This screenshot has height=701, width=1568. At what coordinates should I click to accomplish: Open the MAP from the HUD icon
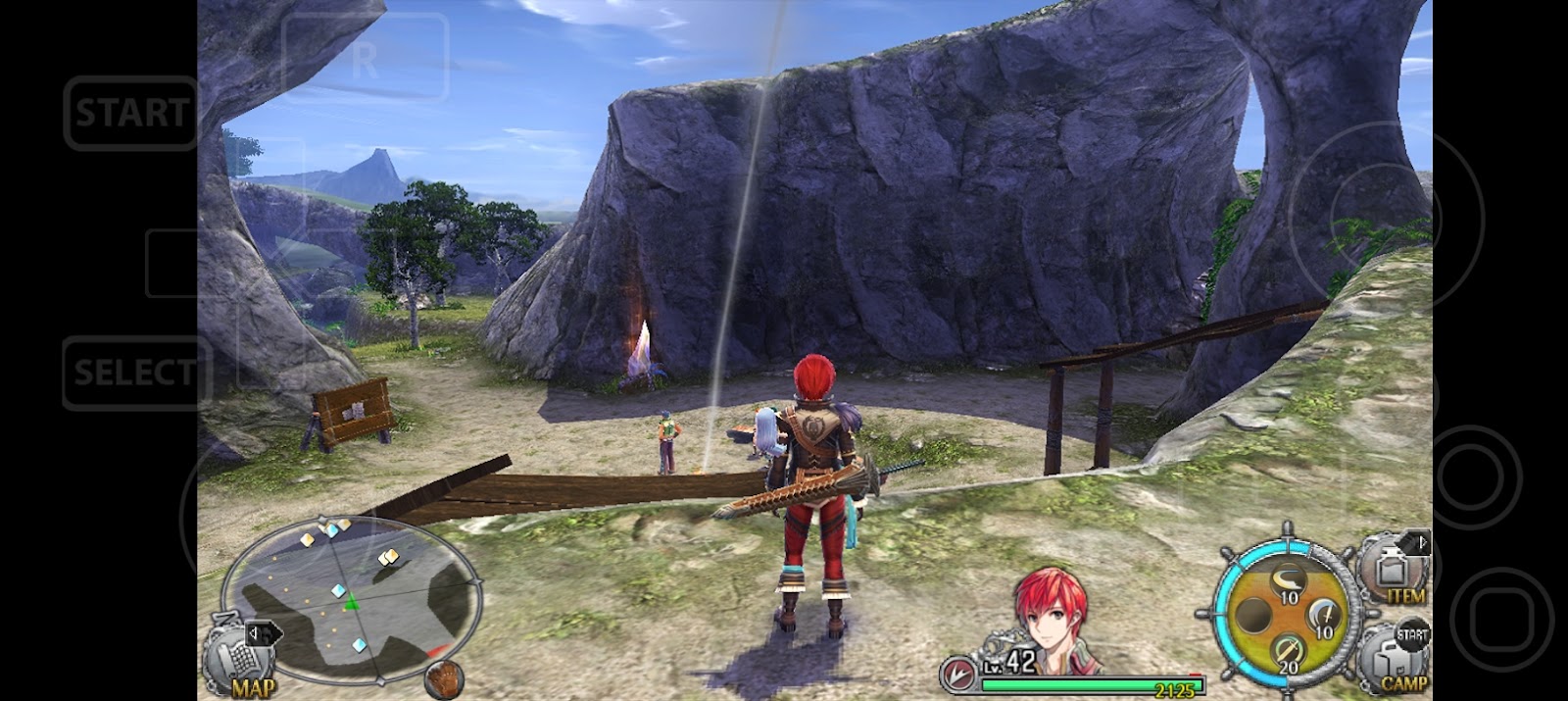tap(242, 657)
